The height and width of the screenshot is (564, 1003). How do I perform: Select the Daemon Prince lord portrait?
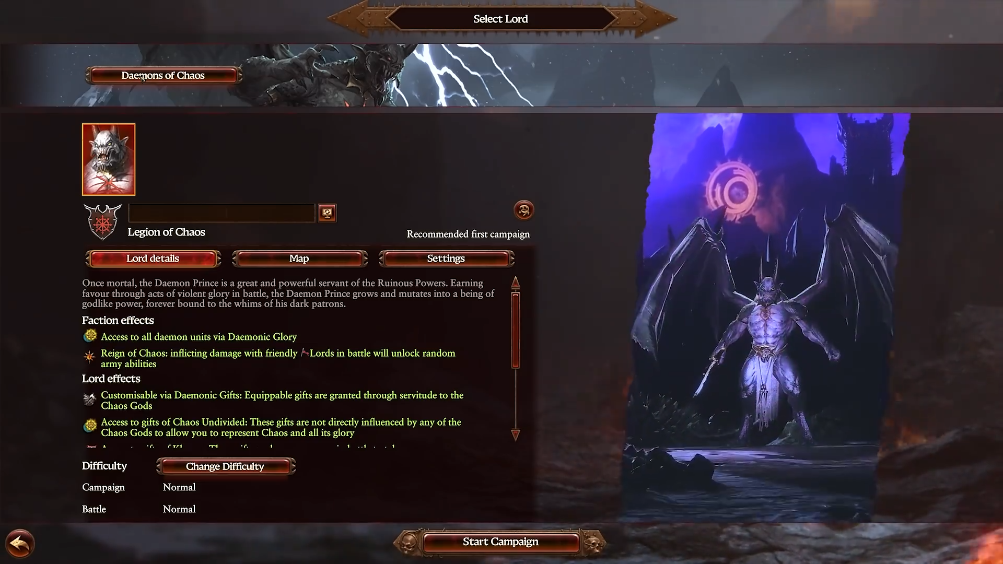(108, 159)
